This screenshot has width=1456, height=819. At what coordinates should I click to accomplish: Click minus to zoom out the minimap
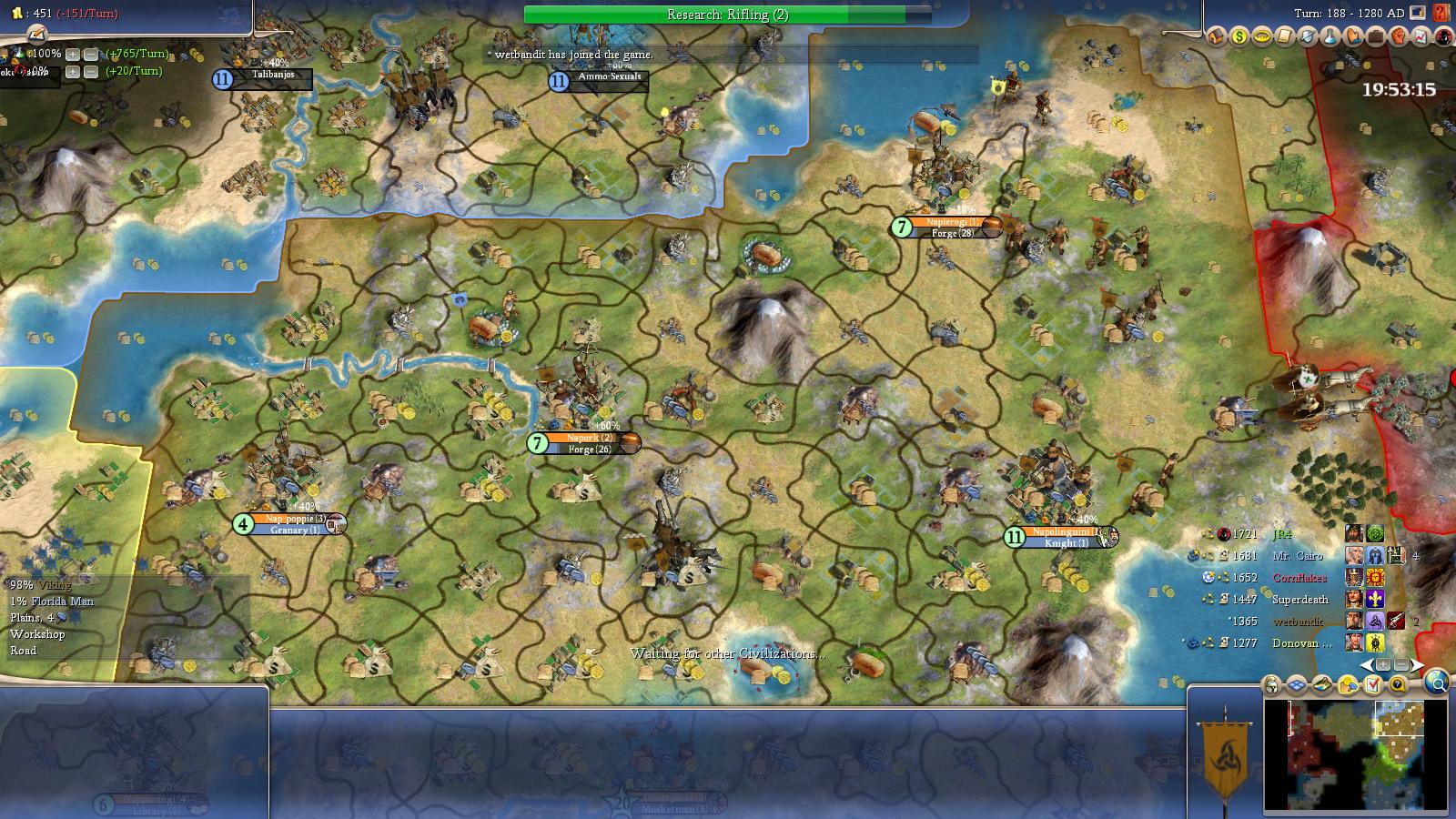pyautogui.click(x=1402, y=664)
